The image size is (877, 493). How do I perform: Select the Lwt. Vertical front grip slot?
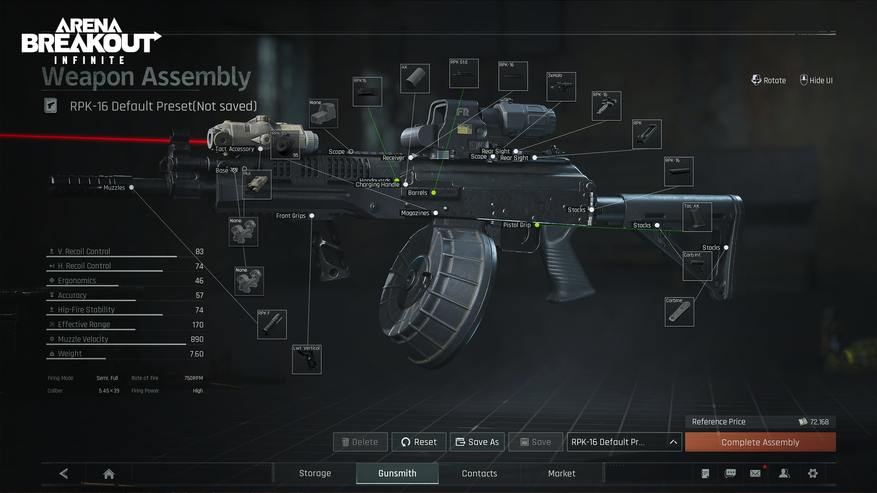click(307, 359)
